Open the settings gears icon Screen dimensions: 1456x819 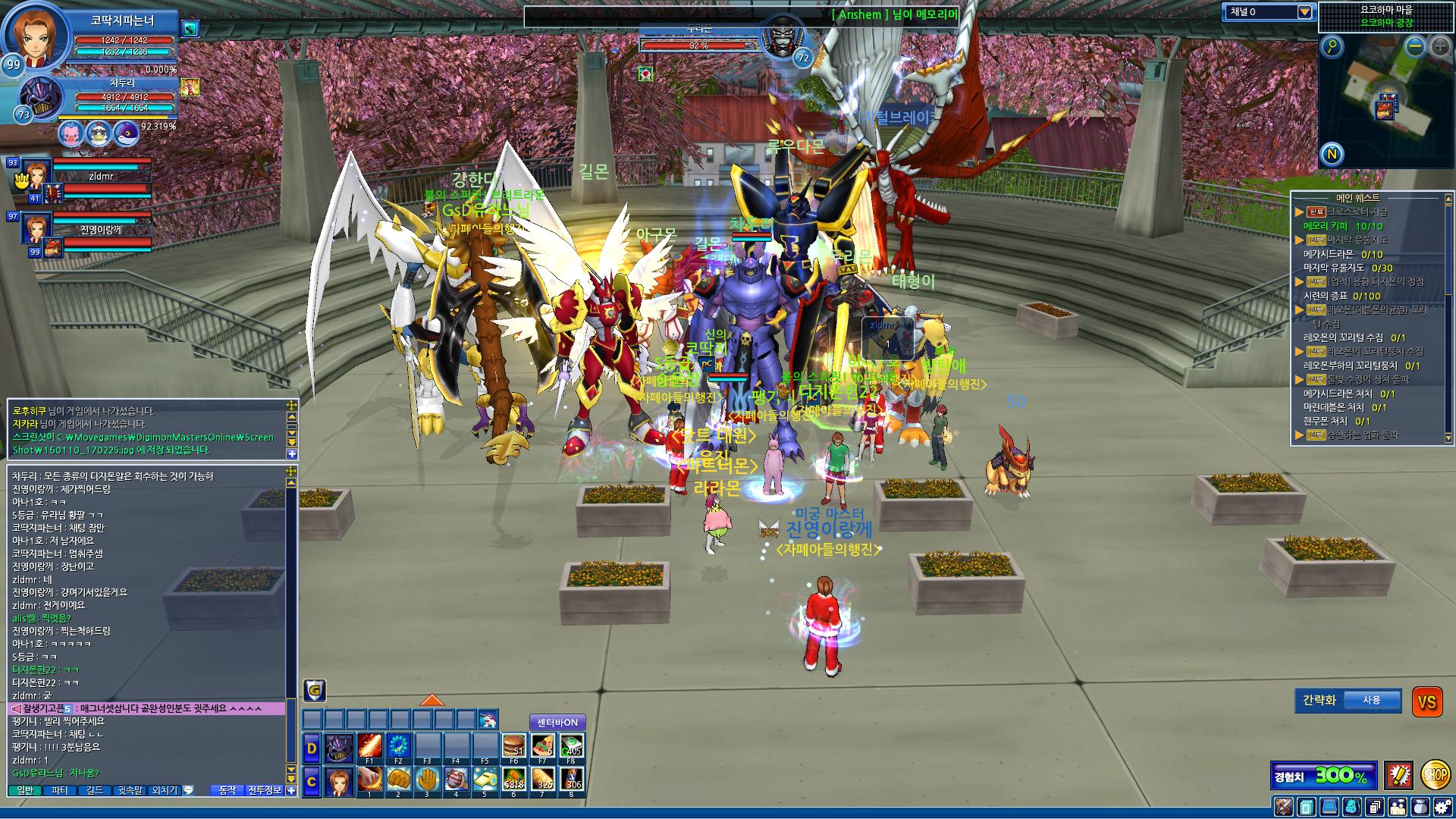pyautogui.click(x=1443, y=807)
